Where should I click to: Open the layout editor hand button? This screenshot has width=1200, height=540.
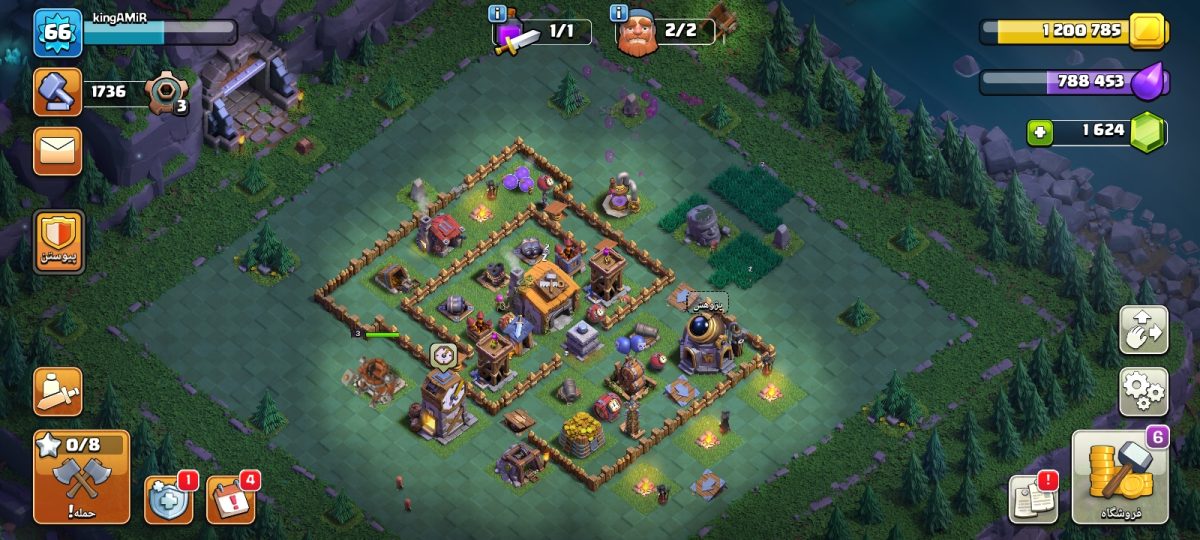[x=1143, y=330]
